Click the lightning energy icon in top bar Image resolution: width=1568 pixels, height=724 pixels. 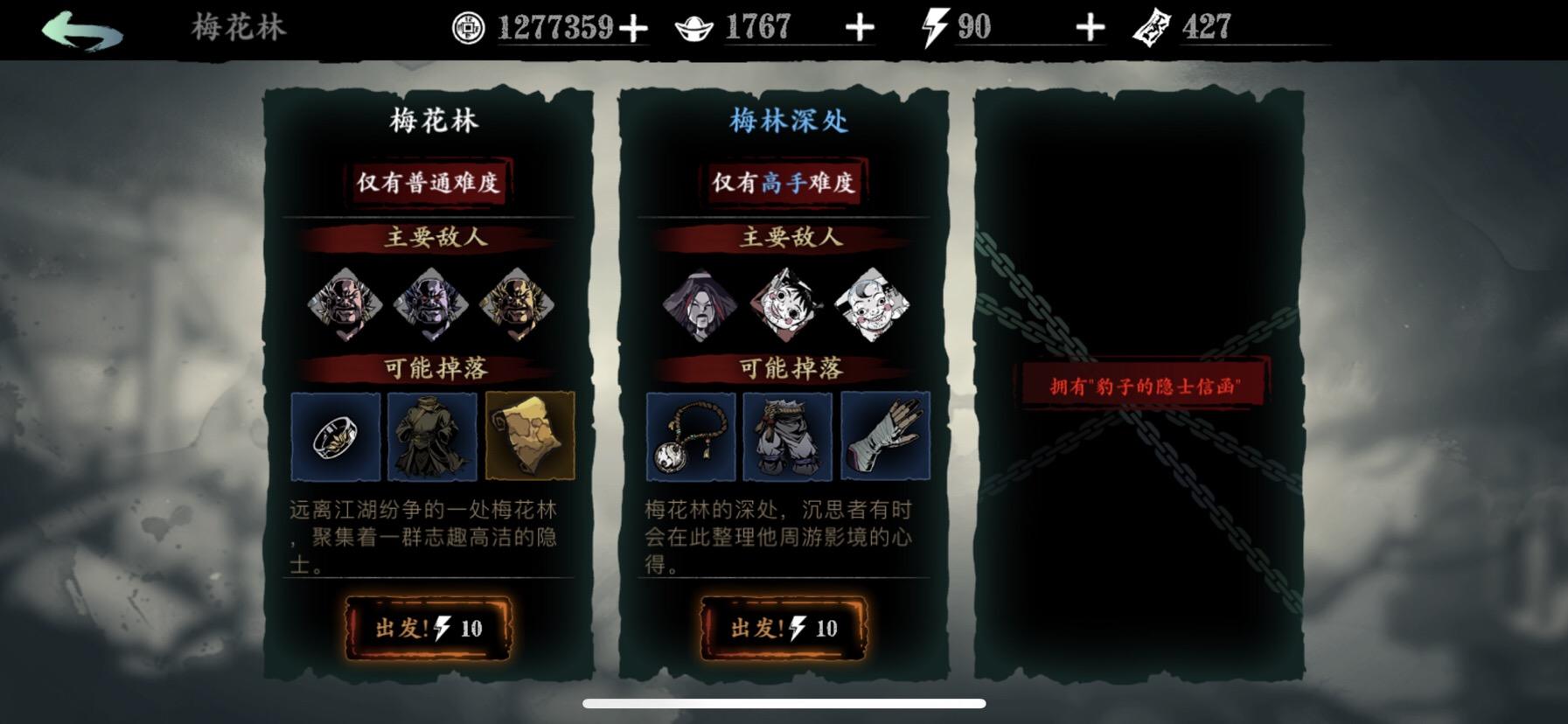[x=934, y=26]
